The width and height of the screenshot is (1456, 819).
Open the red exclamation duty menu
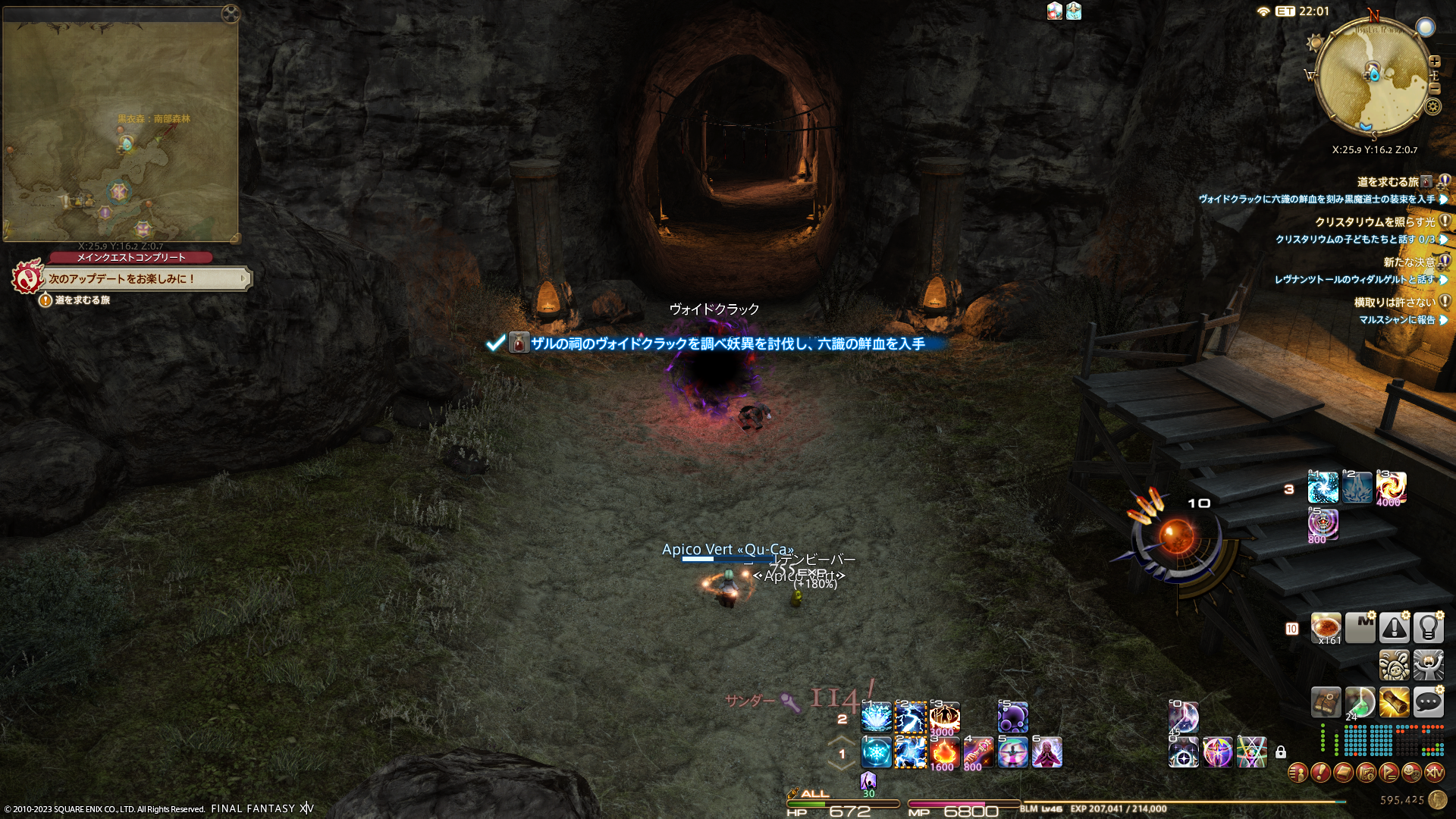[x=1320, y=773]
